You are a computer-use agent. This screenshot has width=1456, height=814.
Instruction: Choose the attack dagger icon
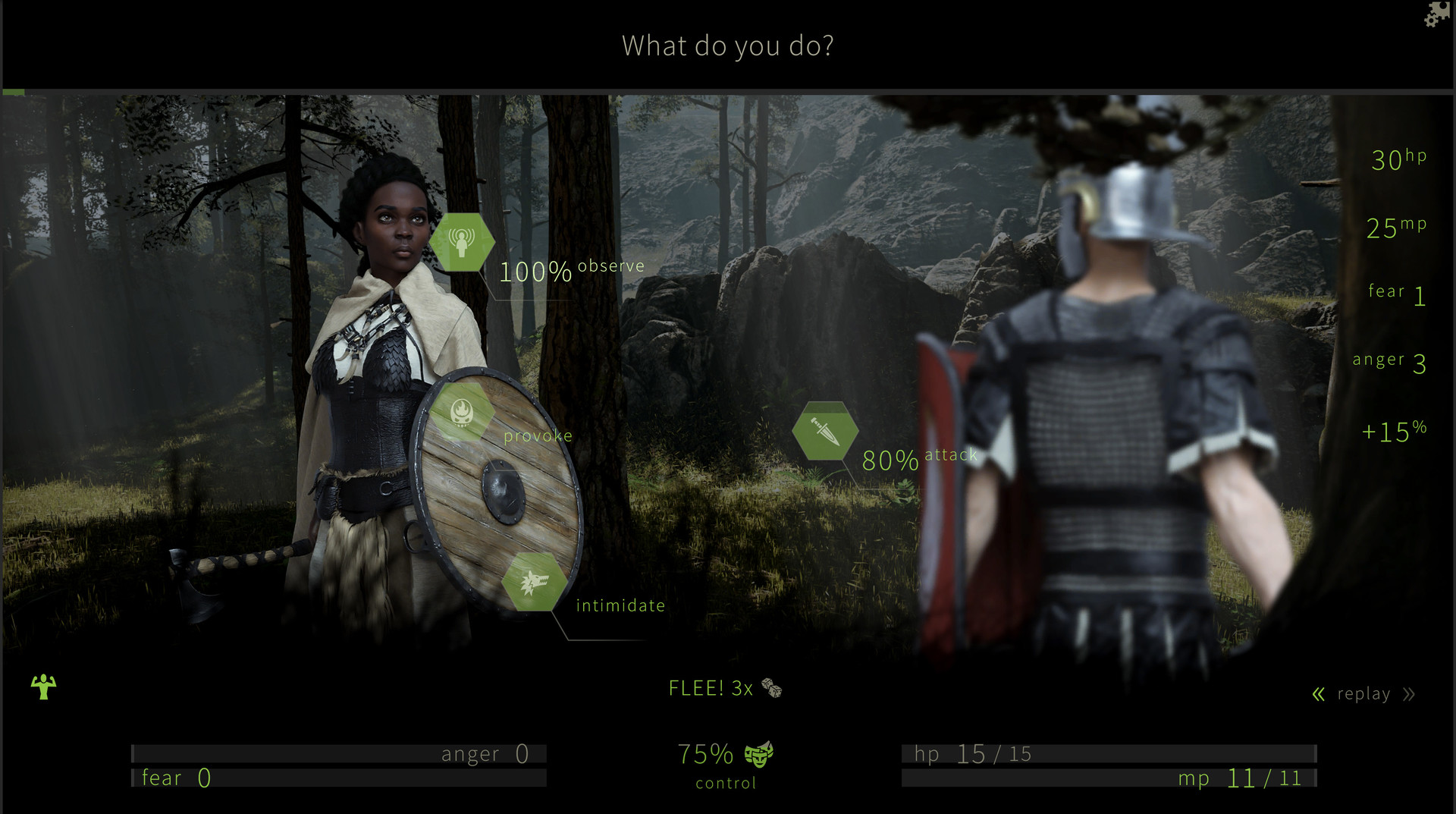point(825,430)
